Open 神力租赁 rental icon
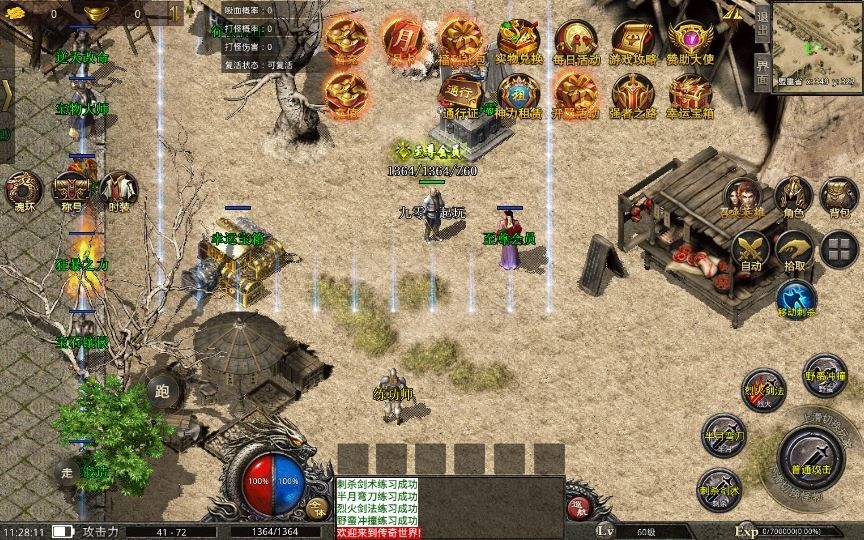864x540 pixels. tap(519, 95)
